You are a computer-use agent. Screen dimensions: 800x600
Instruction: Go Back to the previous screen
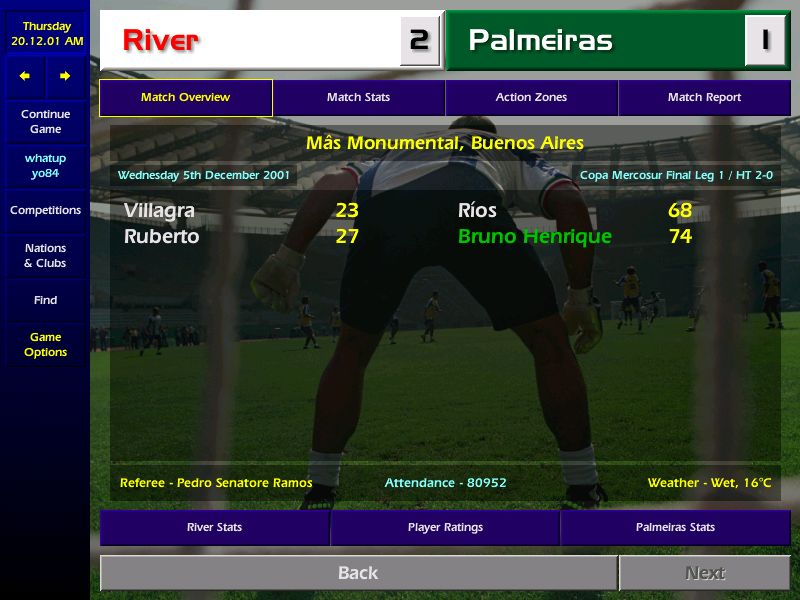pos(358,573)
